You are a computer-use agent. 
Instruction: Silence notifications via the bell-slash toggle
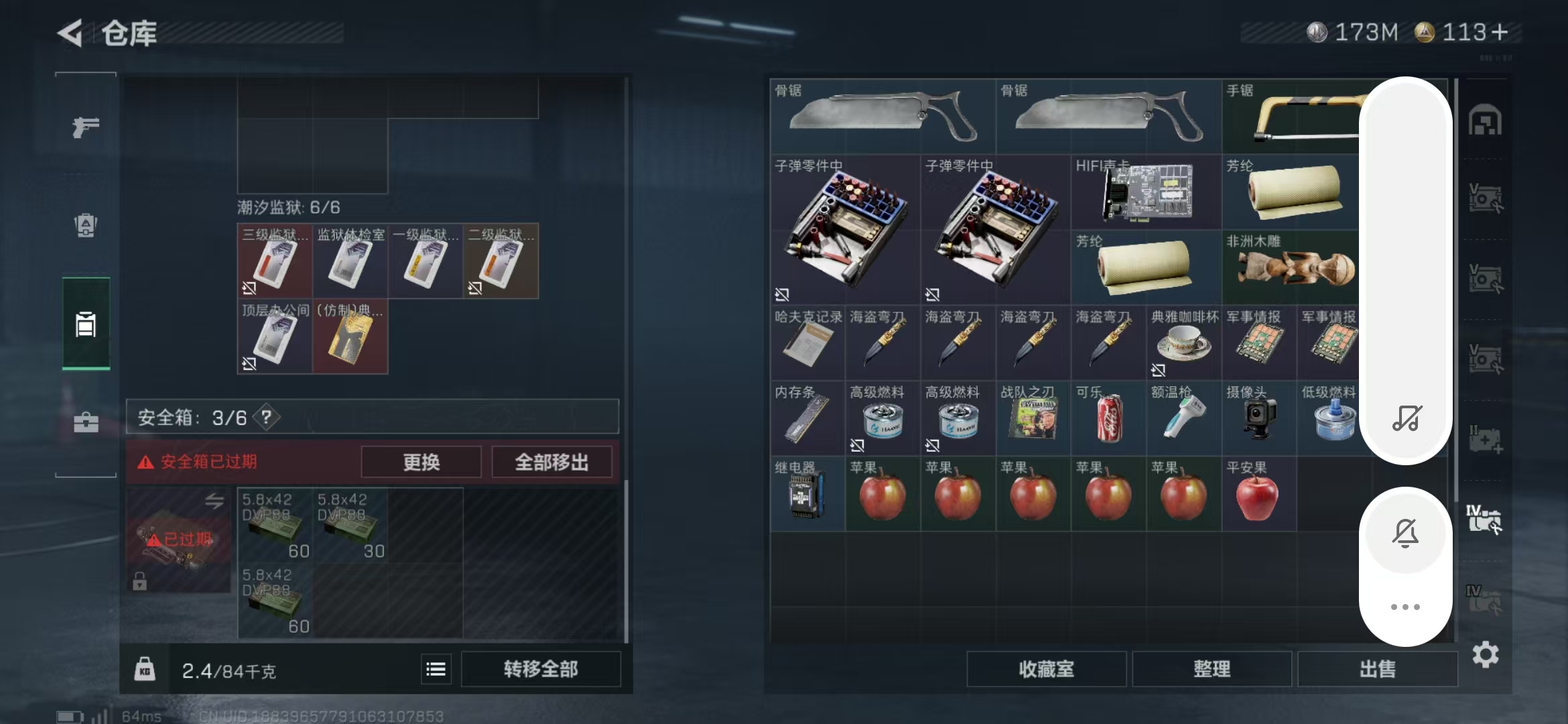(1406, 533)
